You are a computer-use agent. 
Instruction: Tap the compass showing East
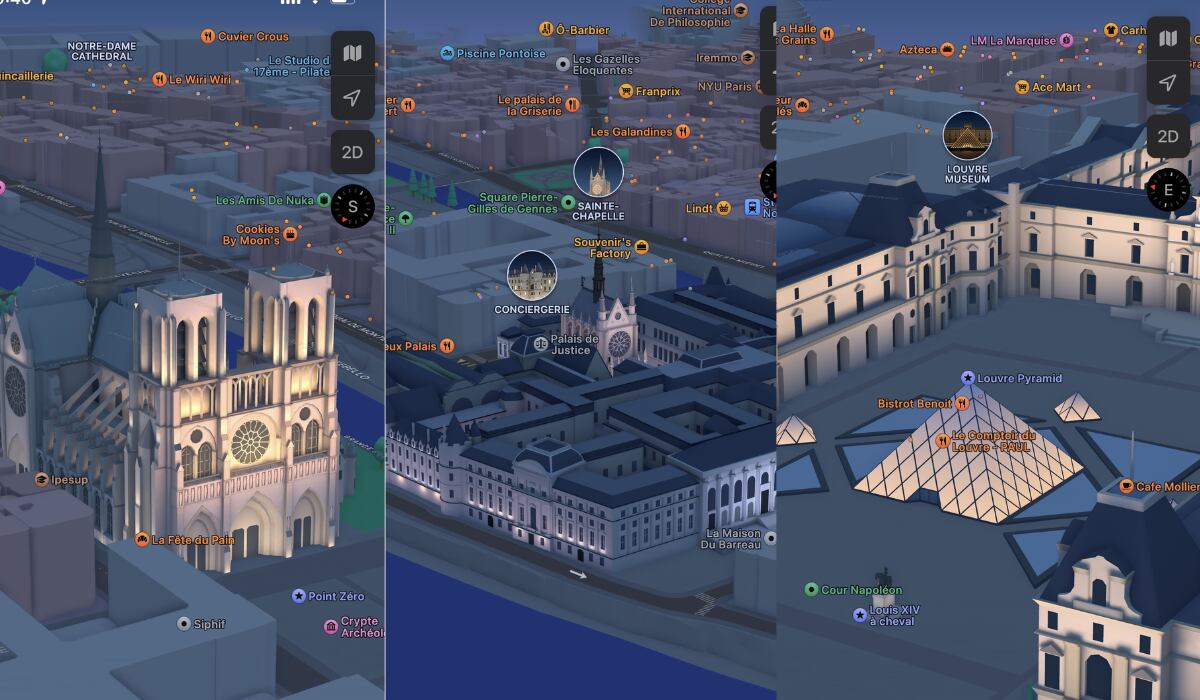pos(1167,189)
